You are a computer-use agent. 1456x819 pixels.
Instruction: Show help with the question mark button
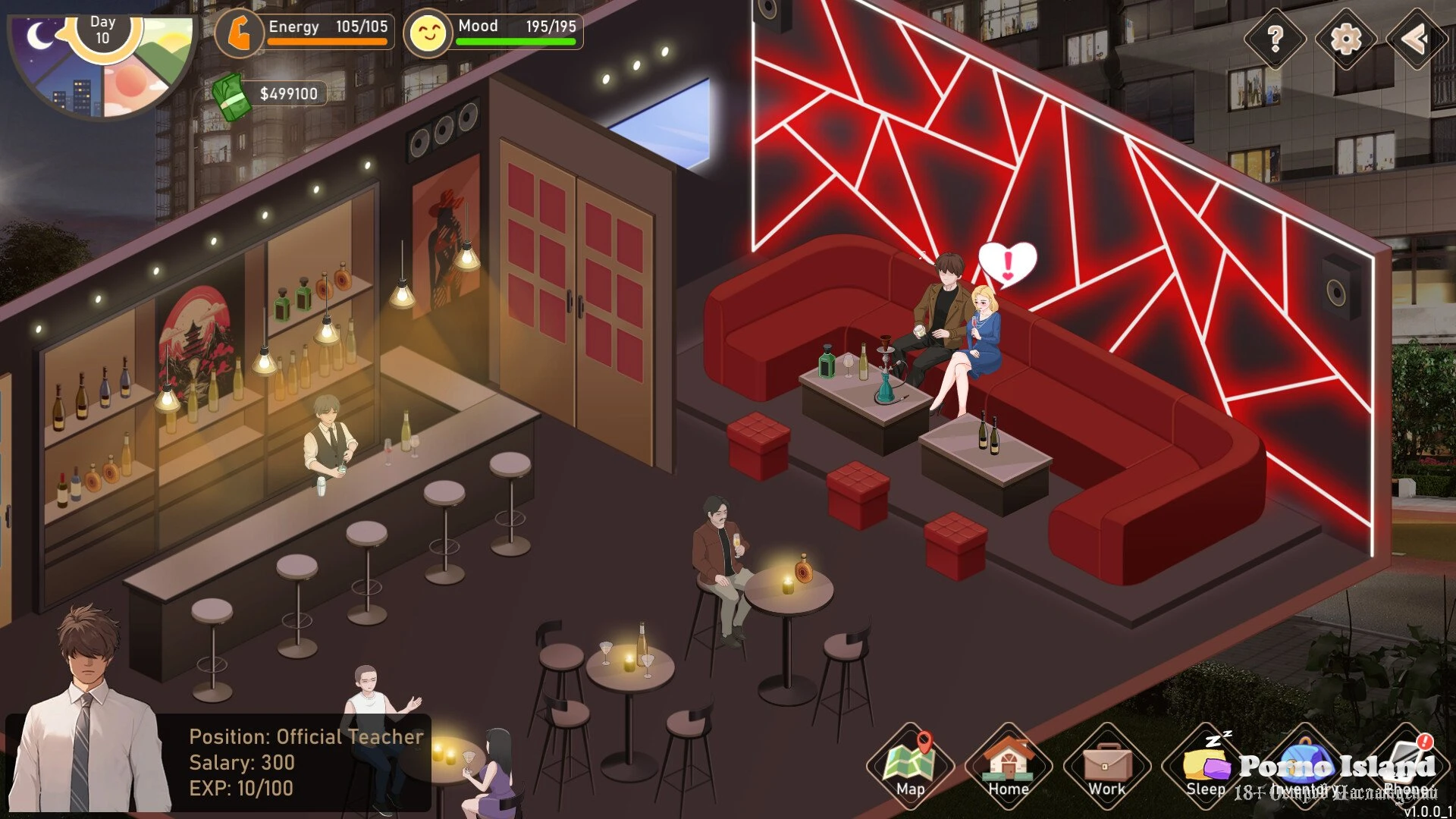pos(1275,38)
